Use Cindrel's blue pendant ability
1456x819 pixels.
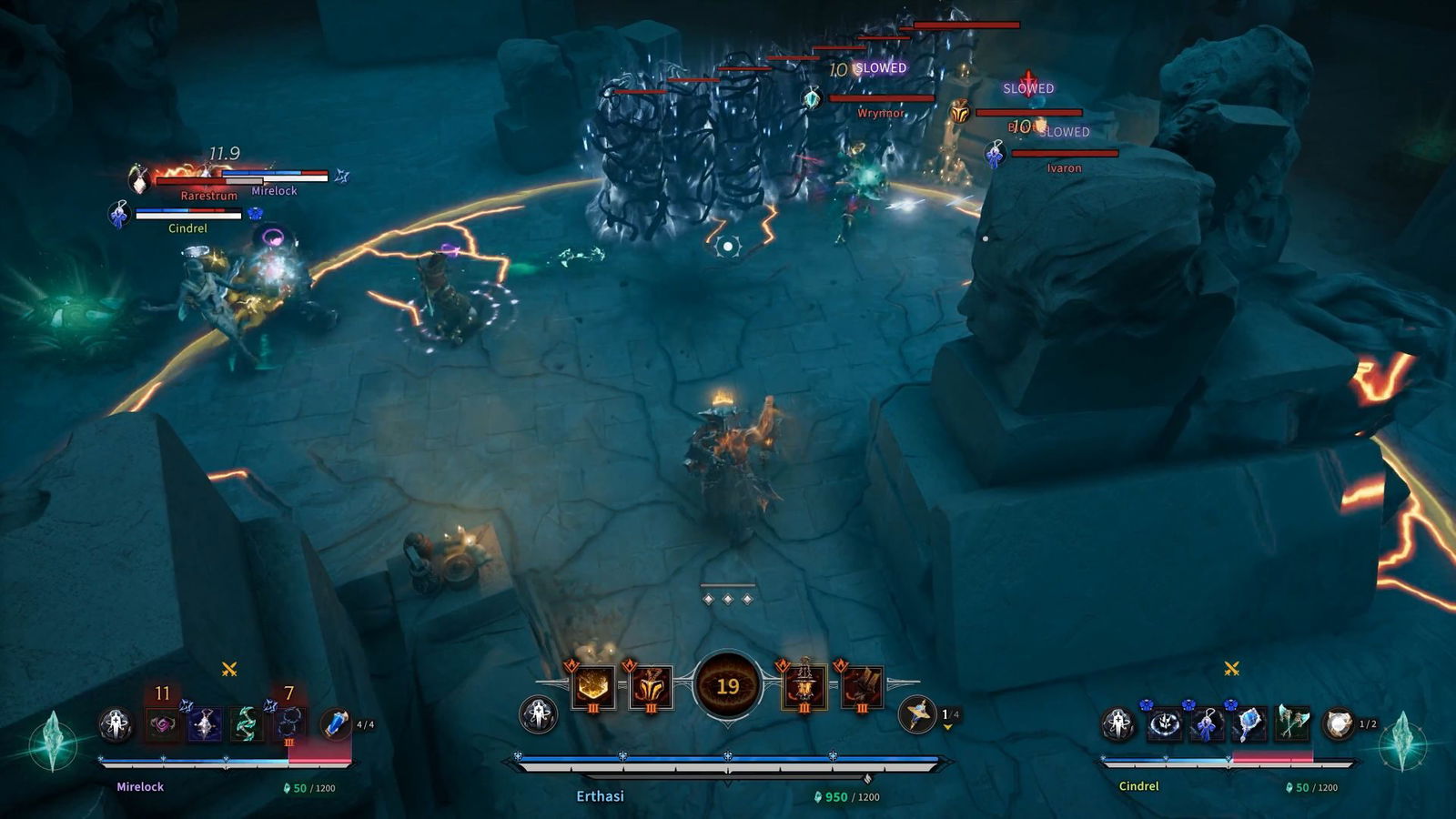1207,724
